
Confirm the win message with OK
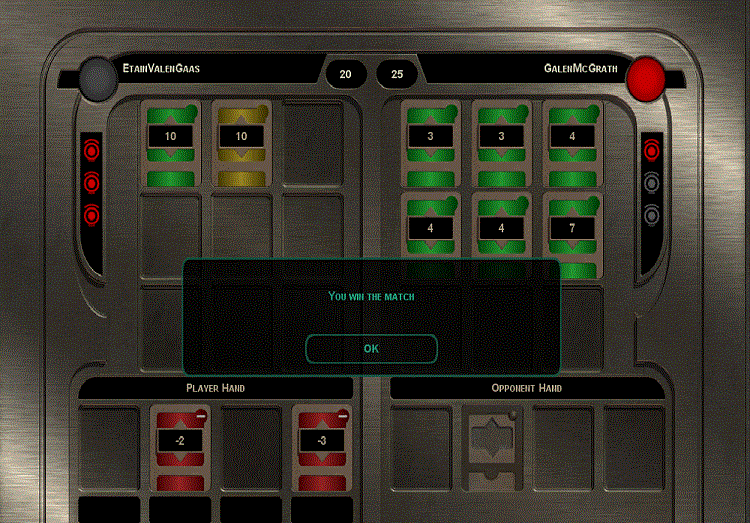click(x=371, y=348)
